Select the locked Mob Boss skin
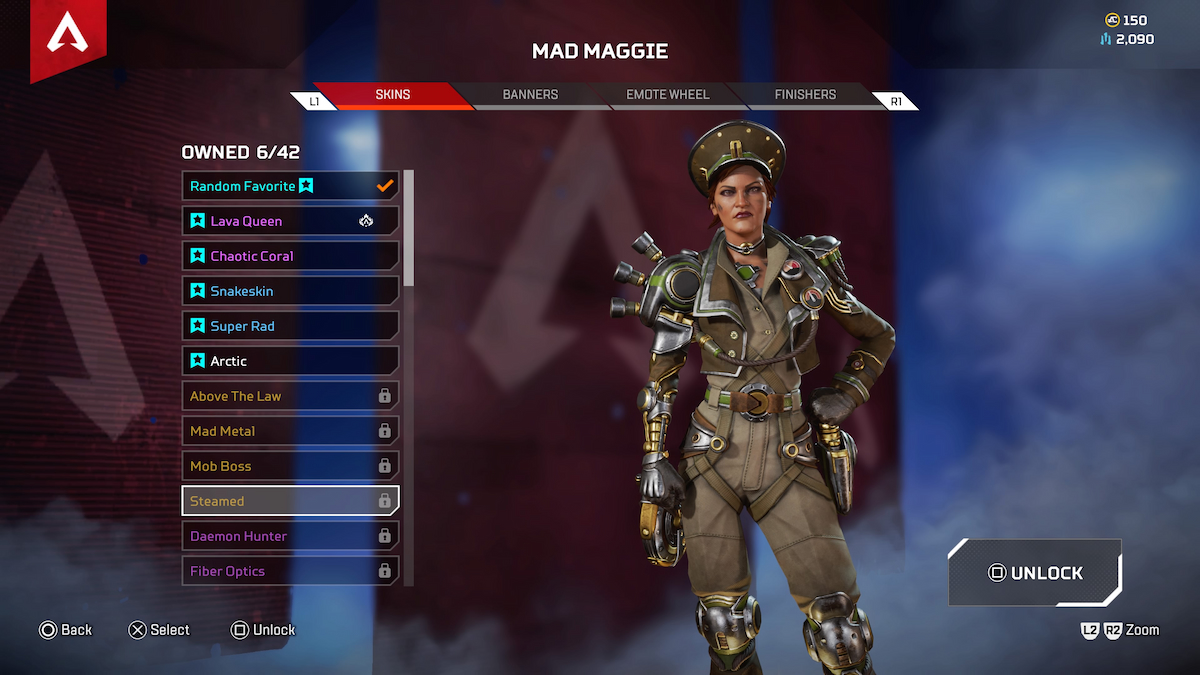This screenshot has width=1200, height=675. click(x=290, y=466)
